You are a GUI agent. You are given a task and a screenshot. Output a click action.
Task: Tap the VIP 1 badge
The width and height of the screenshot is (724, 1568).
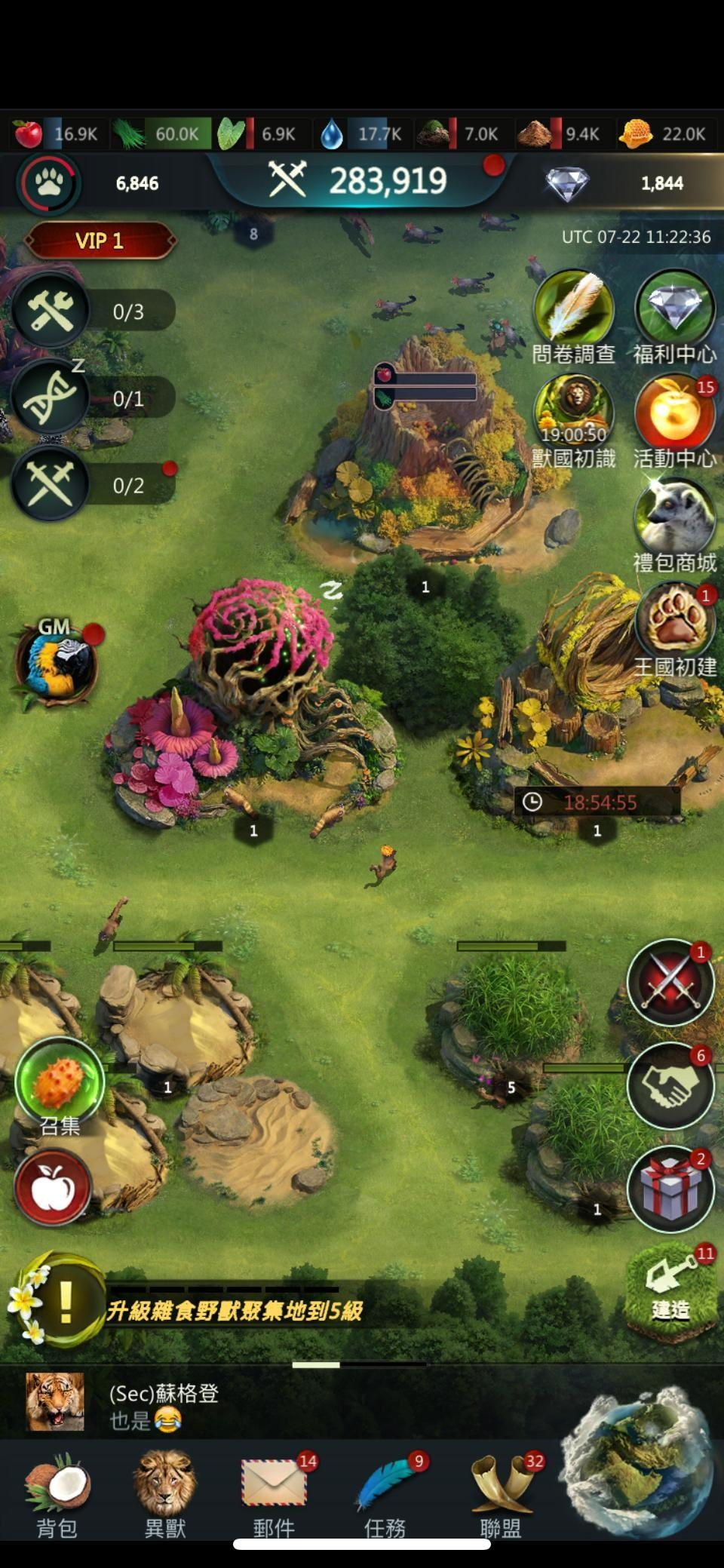pos(100,241)
